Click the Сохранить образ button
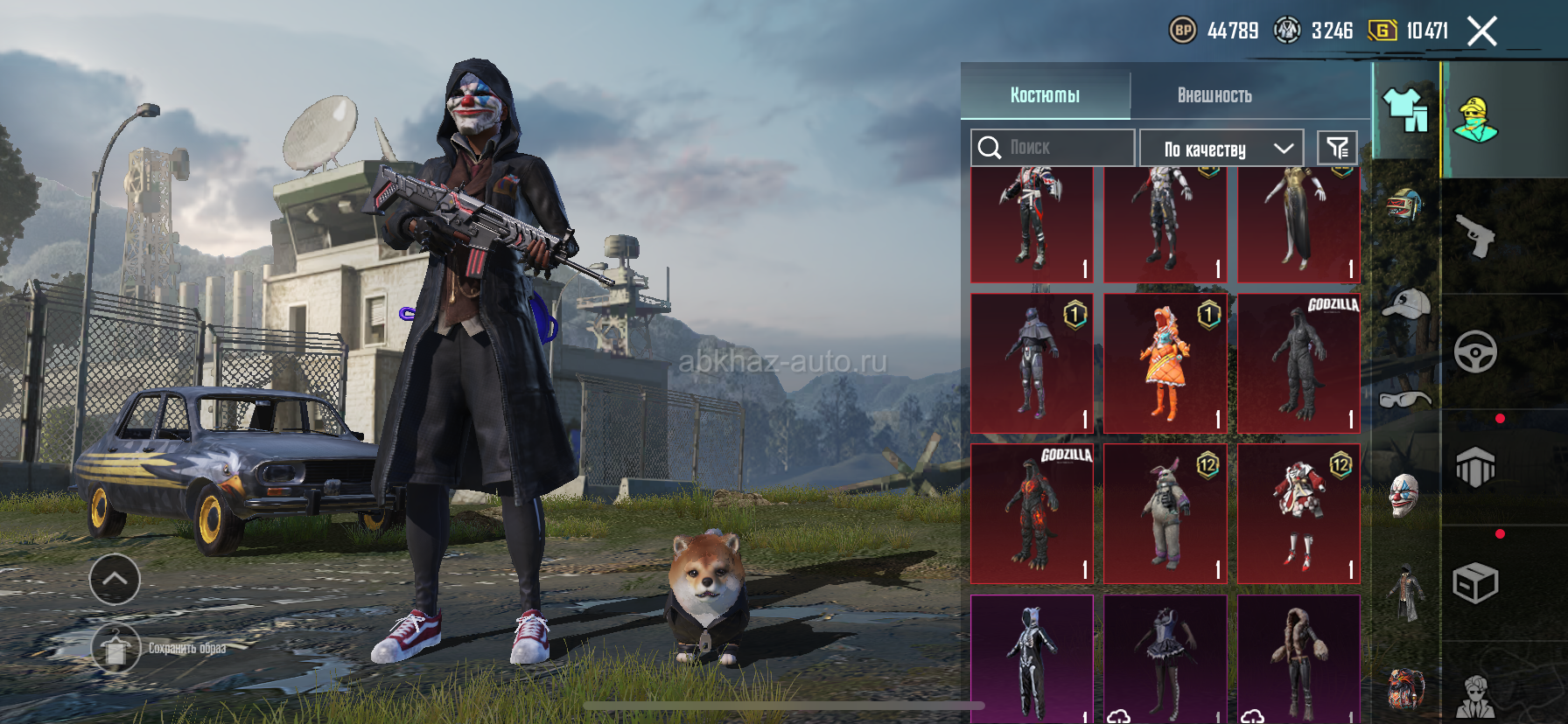 click(116, 649)
